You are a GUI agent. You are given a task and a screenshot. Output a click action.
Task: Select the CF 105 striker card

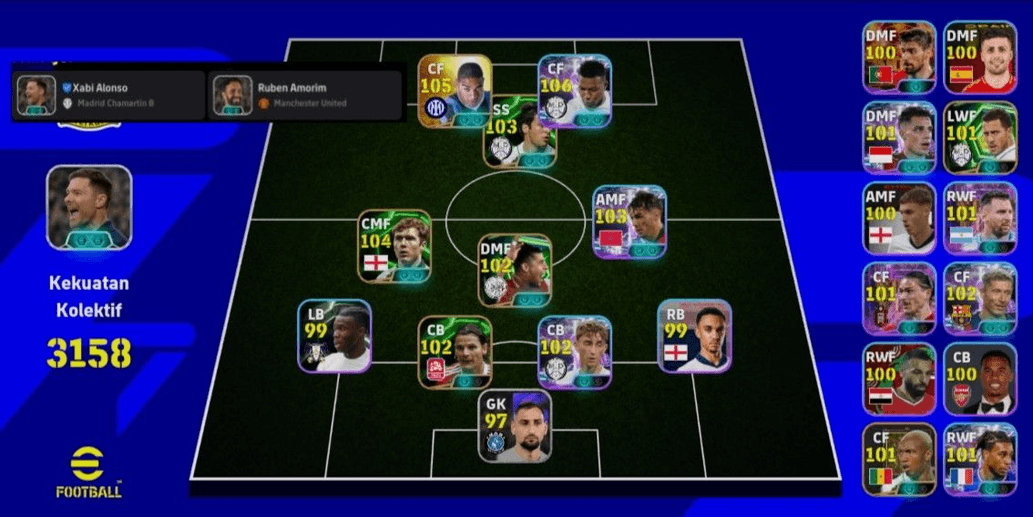coord(454,90)
